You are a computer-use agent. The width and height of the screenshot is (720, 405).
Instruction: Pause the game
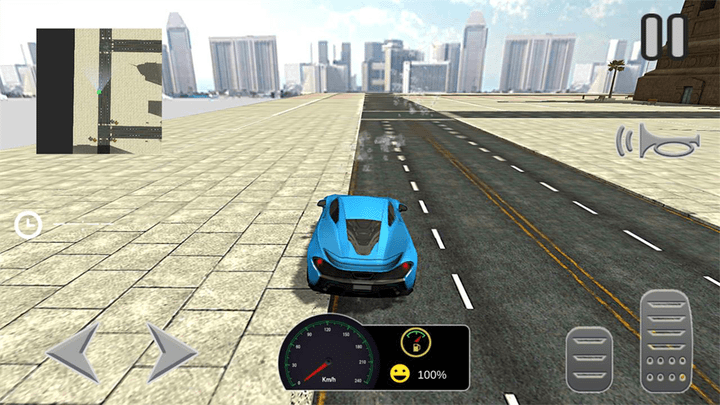664,35
